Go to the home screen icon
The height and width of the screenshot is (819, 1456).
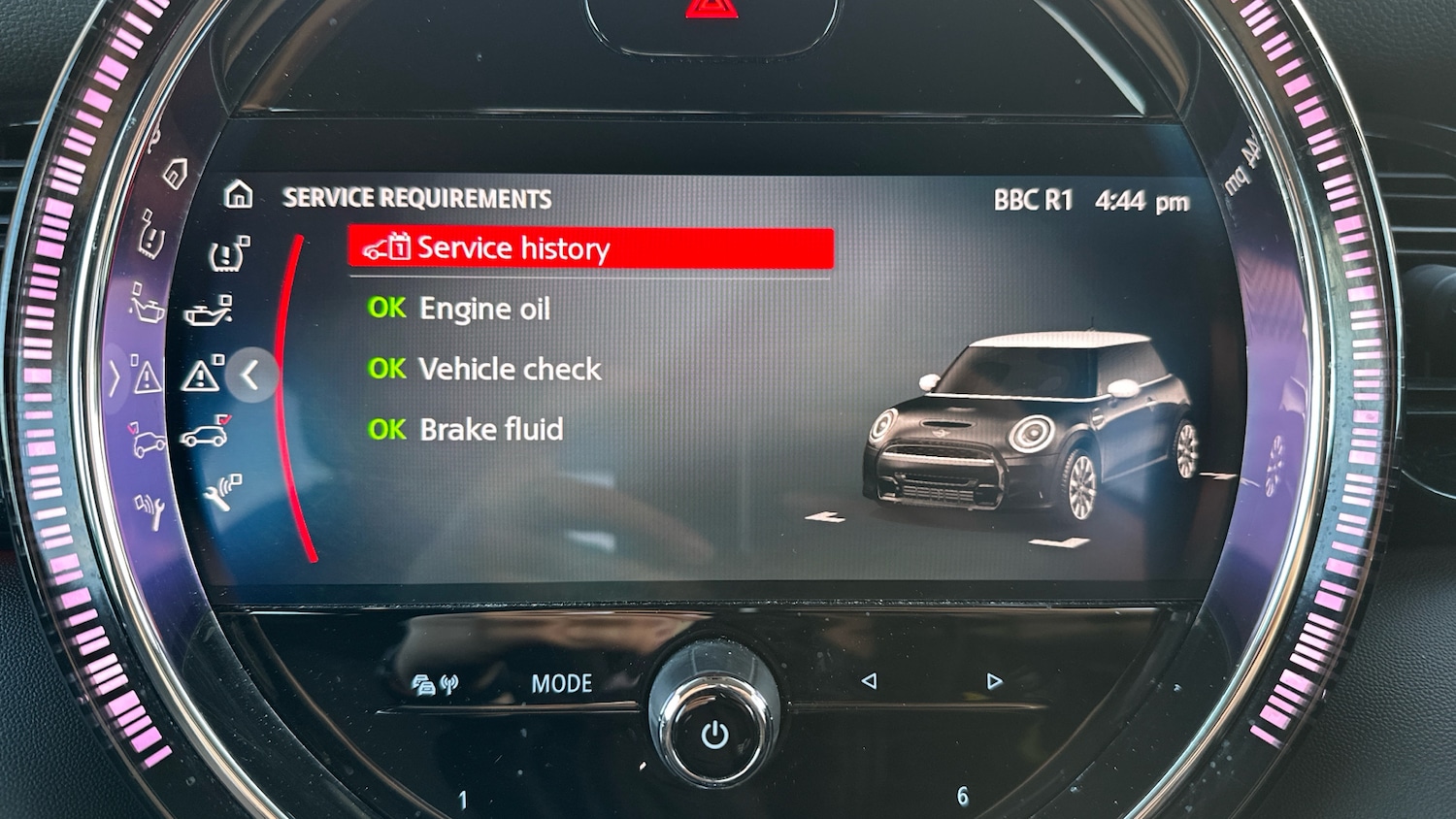pos(238,196)
